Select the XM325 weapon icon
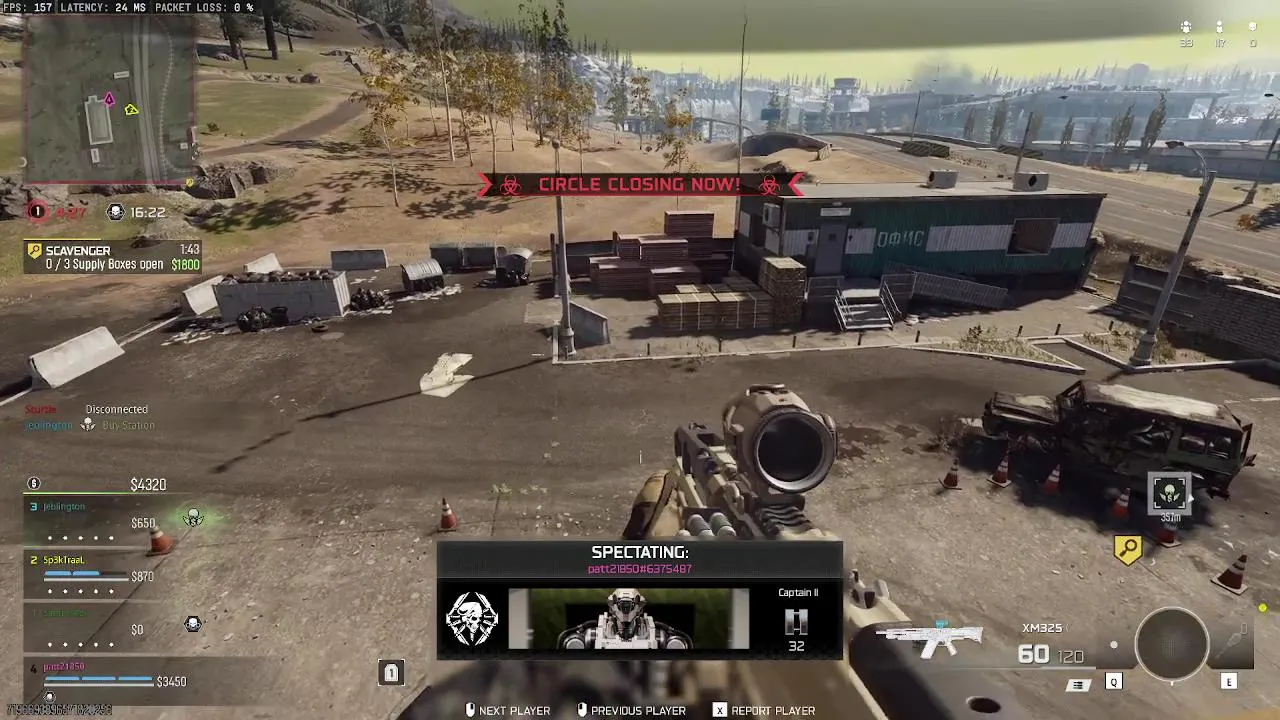This screenshot has width=1280, height=720. click(930, 639)
